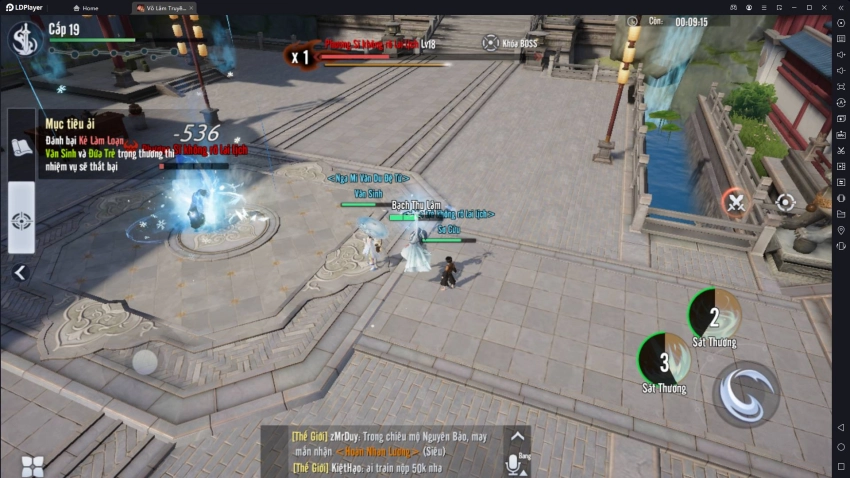850x478 pixels.
Task: Switch to the LDPlayer Home tab
Action: coord(86,7)
